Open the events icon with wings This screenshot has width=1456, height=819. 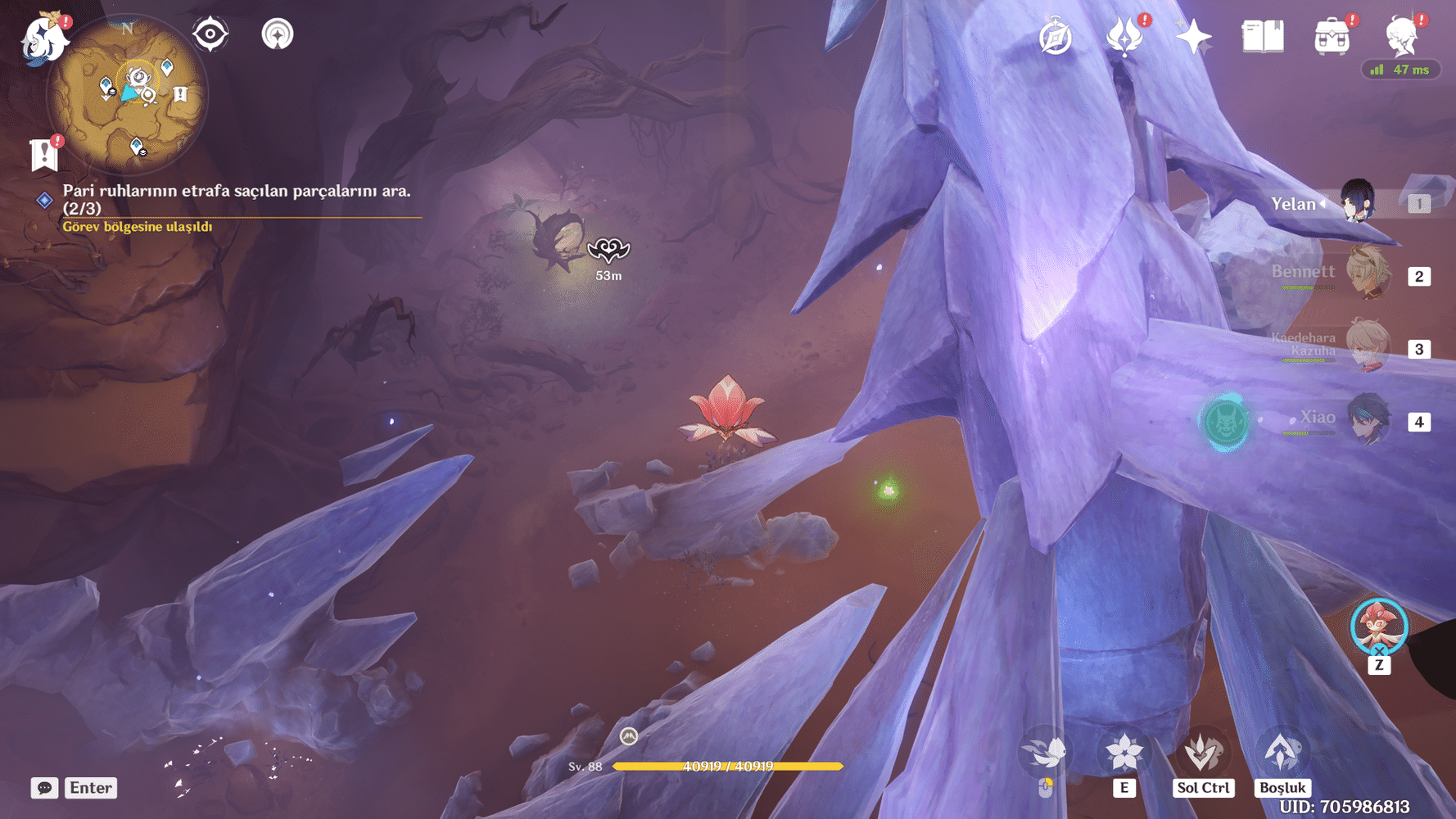point(1124,37)
